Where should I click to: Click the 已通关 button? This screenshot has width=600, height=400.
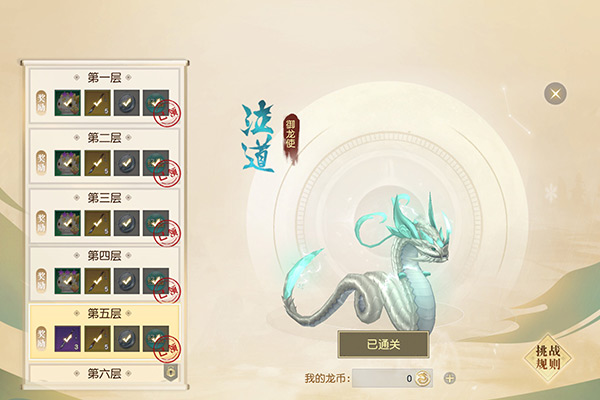(x=383, y=344)
